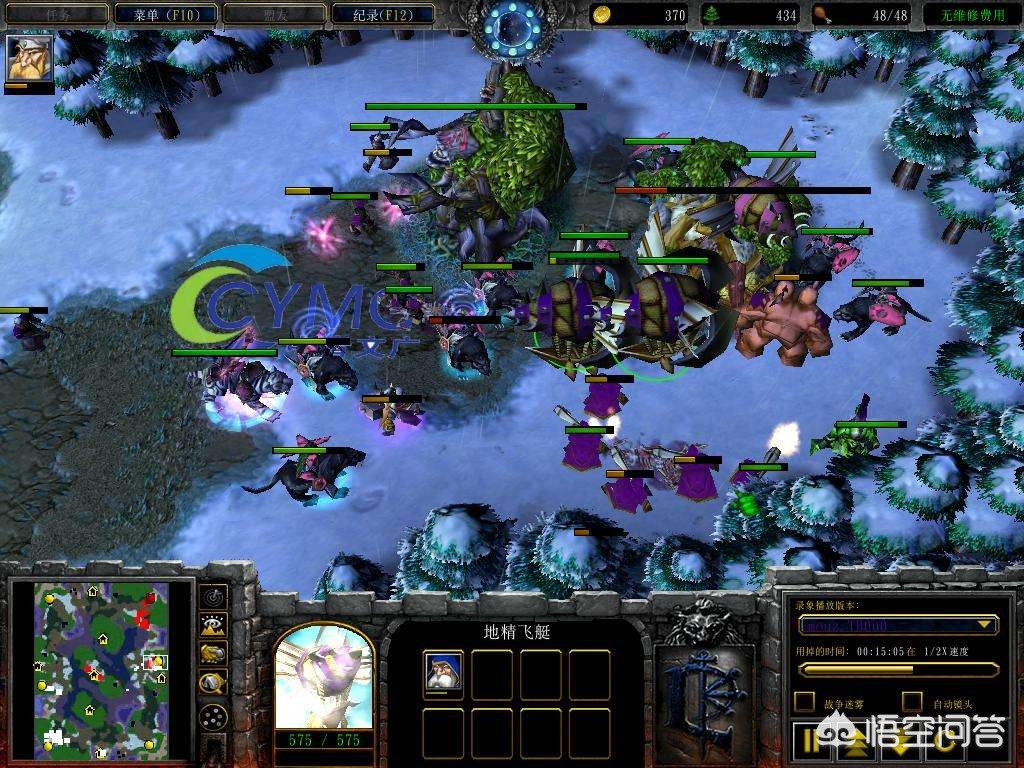Click the replay elapsed time progress bar
This screenshot has height=768, width=1024.
point(898,669)
